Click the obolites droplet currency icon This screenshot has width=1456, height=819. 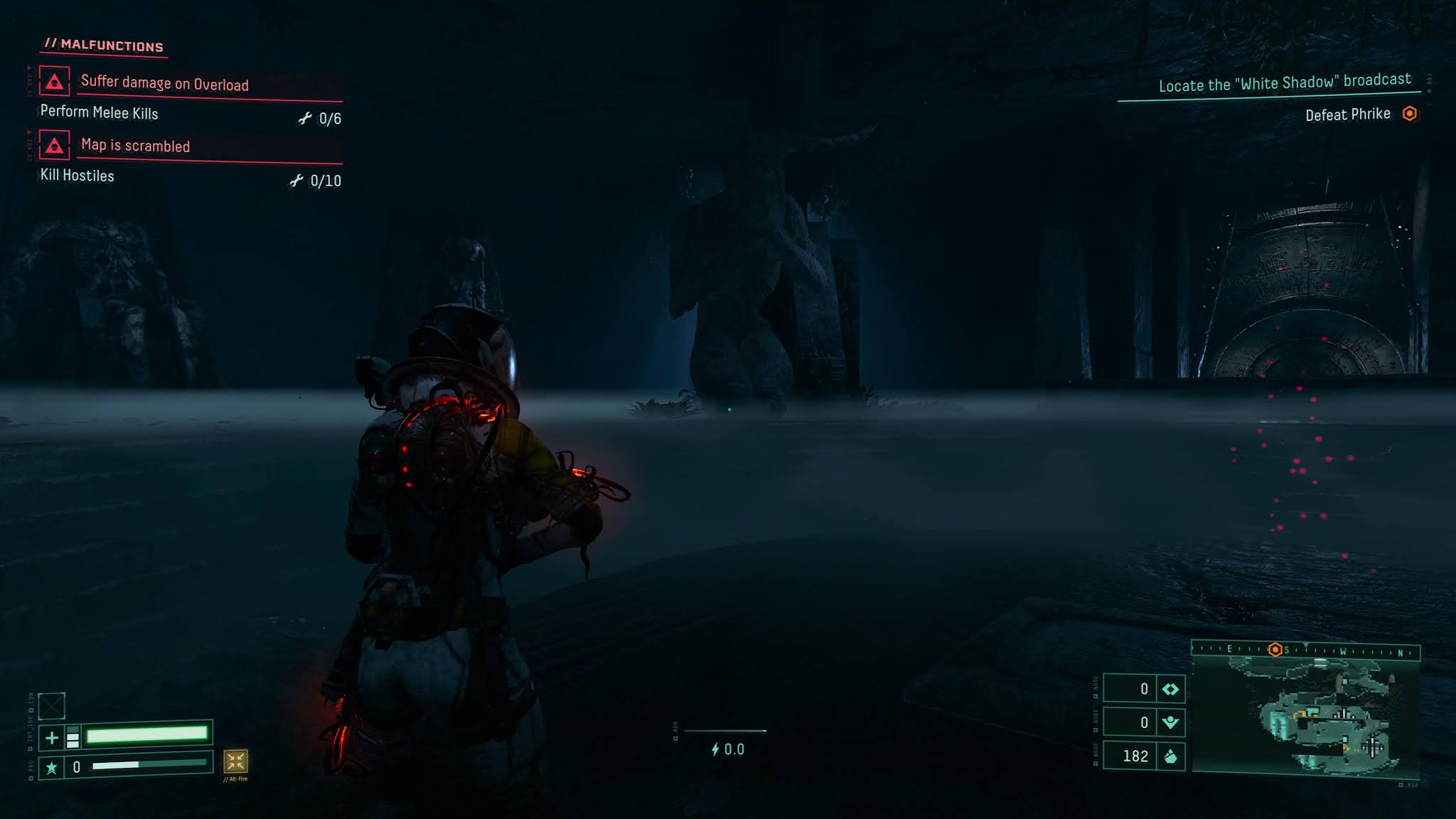(x=1170, y=756)
